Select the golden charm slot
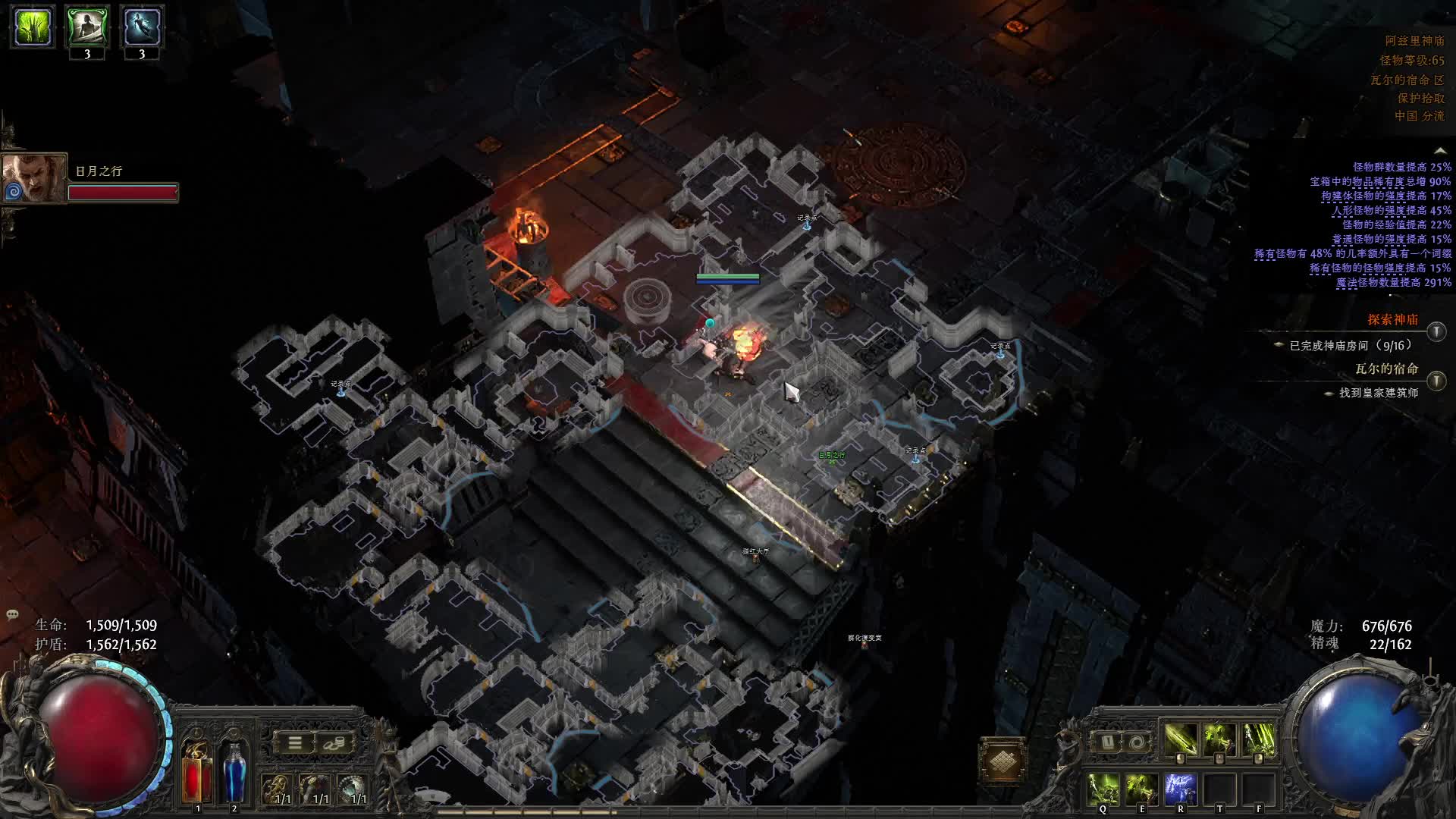The width and height of the screenshot is (1456, 819). pos(277,789)
